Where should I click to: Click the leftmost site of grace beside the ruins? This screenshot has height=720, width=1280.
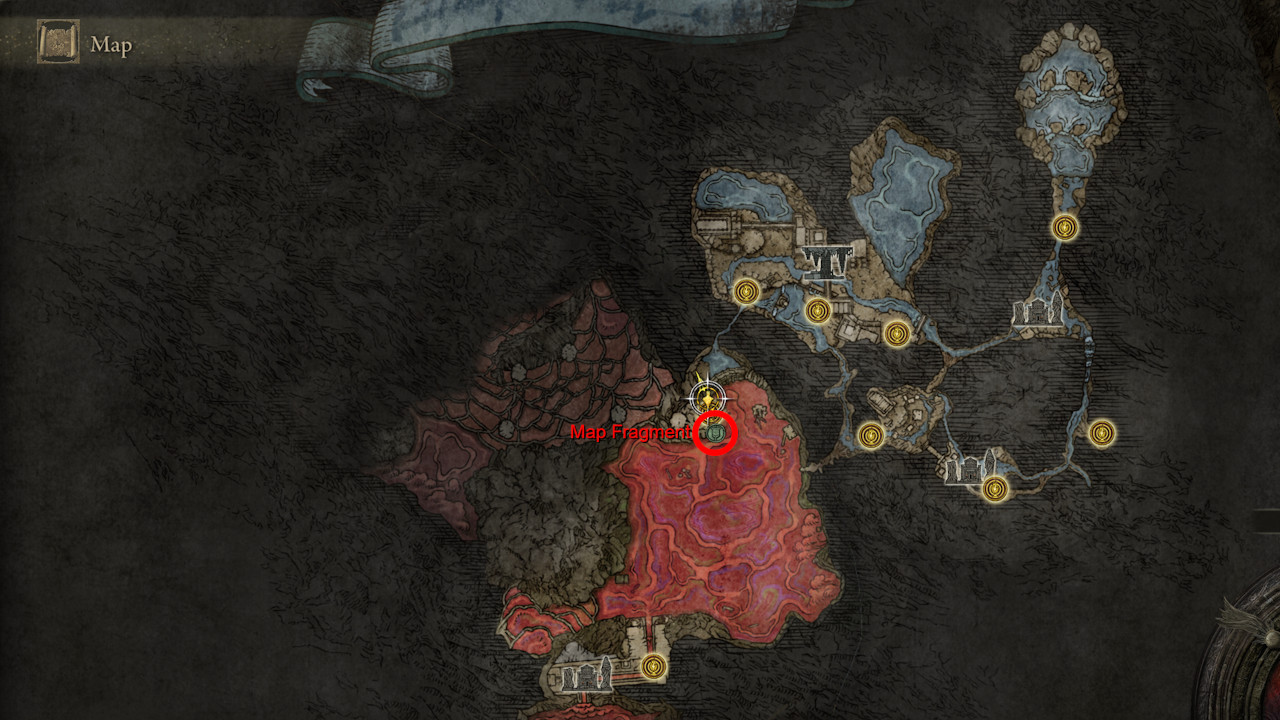pos(745,292)
